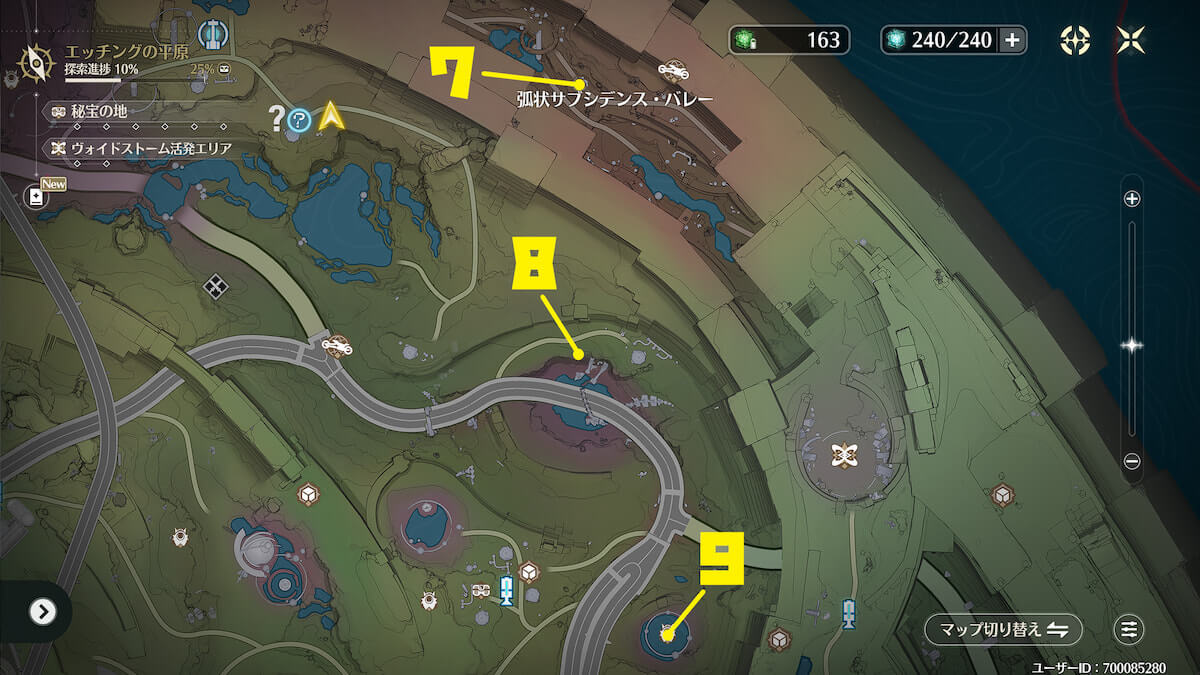
Task: Open the guidebook icon marked New
Action: tap(37, 197)
